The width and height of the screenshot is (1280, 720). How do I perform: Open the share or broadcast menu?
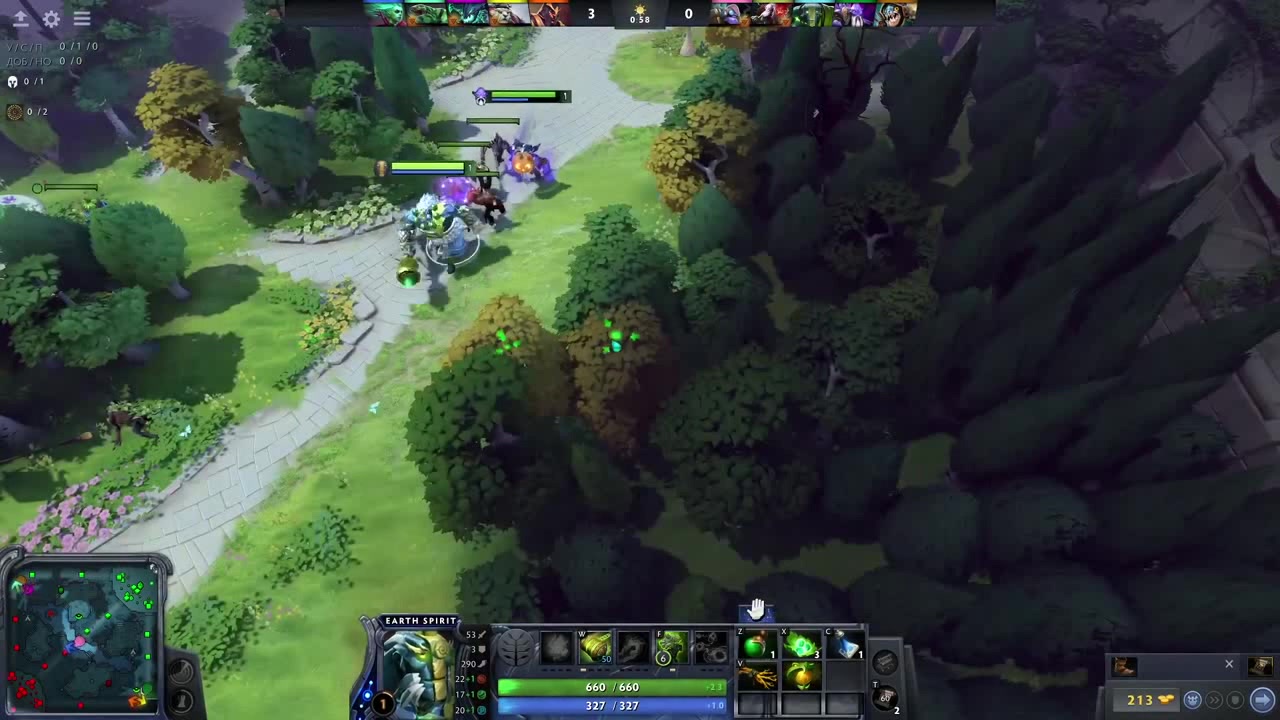point(20,18)
